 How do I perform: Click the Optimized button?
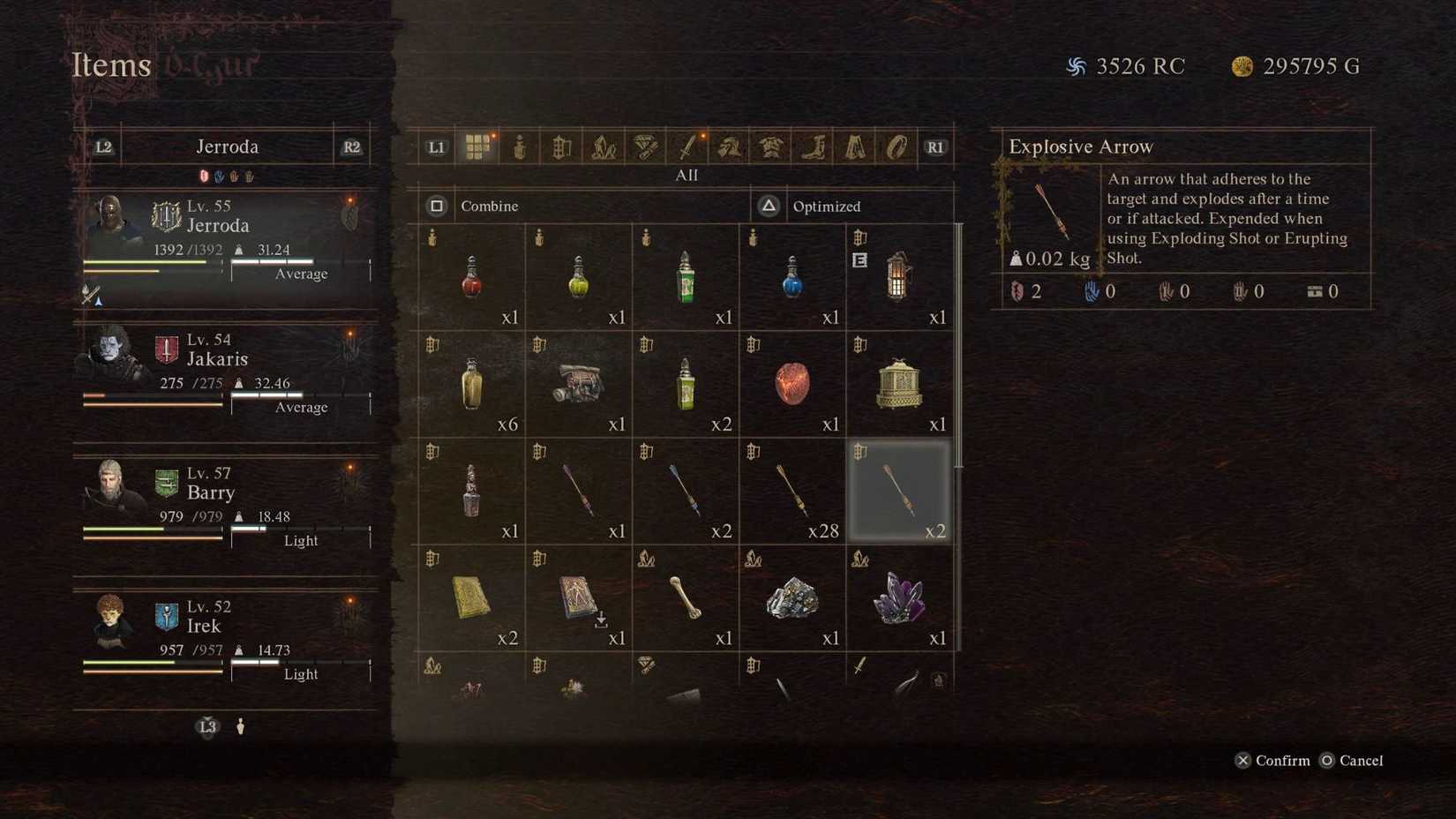click(x=826, y=206)
